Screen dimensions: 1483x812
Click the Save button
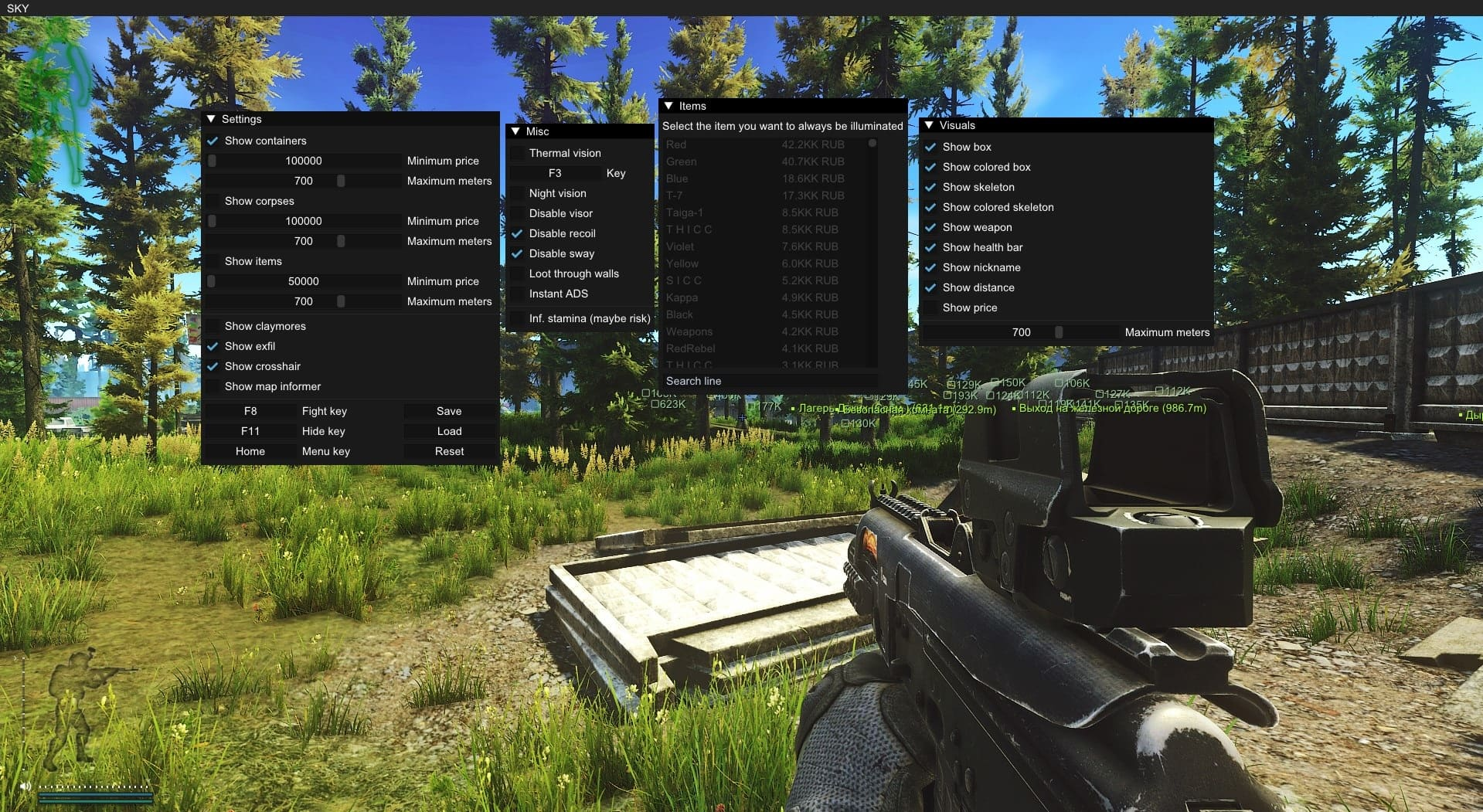449,411
